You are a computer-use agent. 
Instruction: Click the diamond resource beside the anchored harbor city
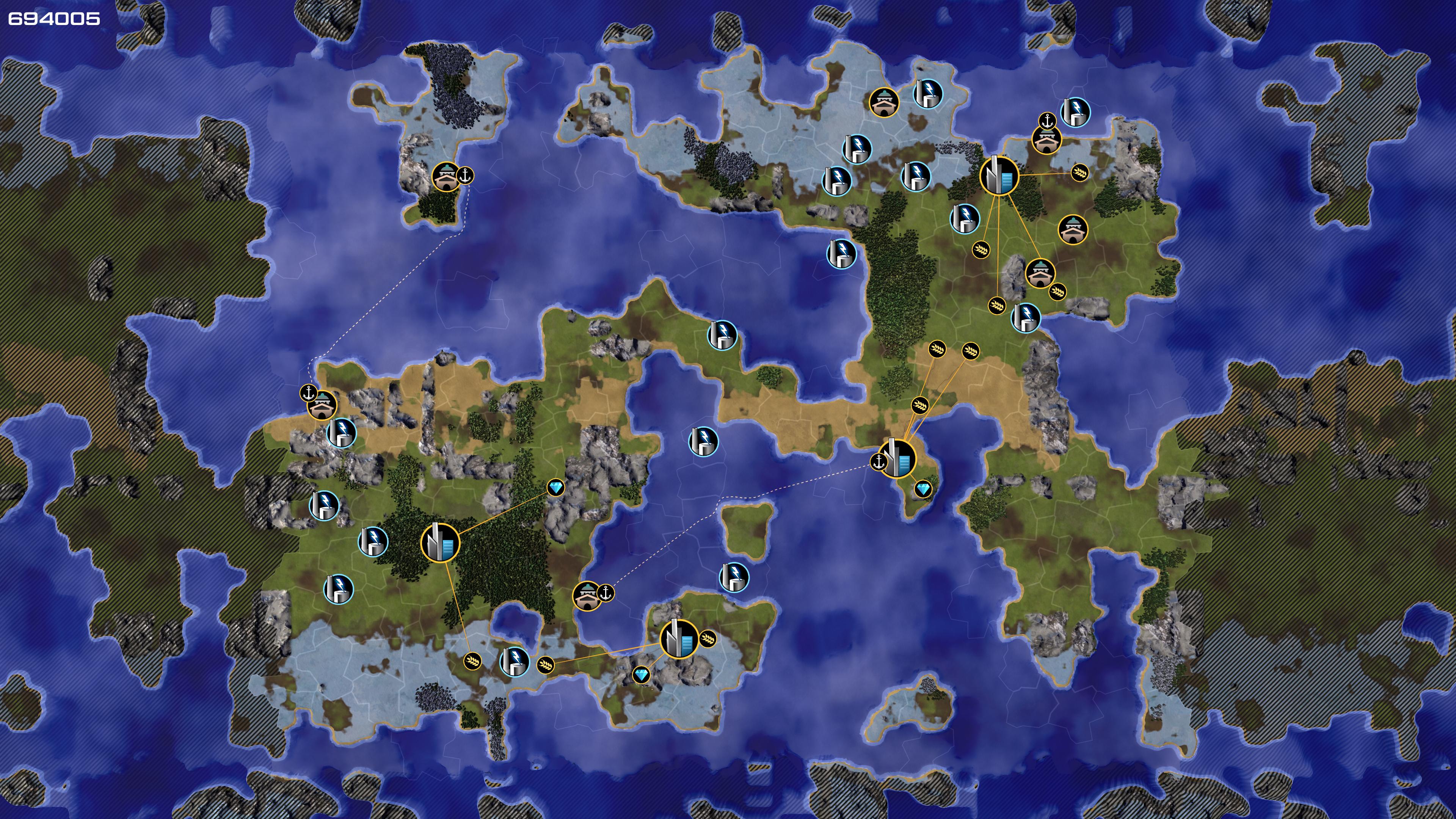click(x=923, y=489)
